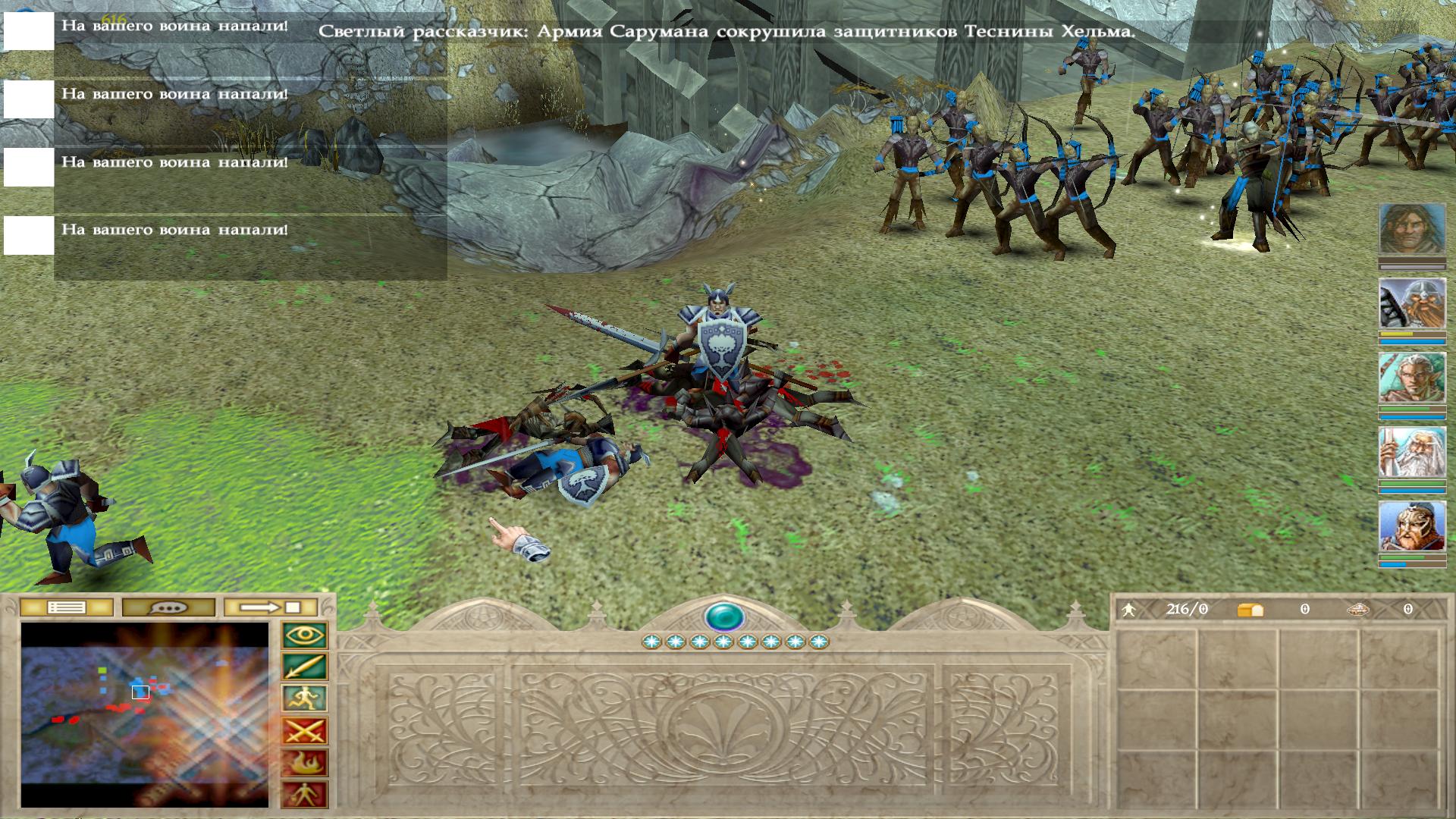Open the chat speech-bubble button
This screenshot has width=1456, height=819.
pos(168,607)
